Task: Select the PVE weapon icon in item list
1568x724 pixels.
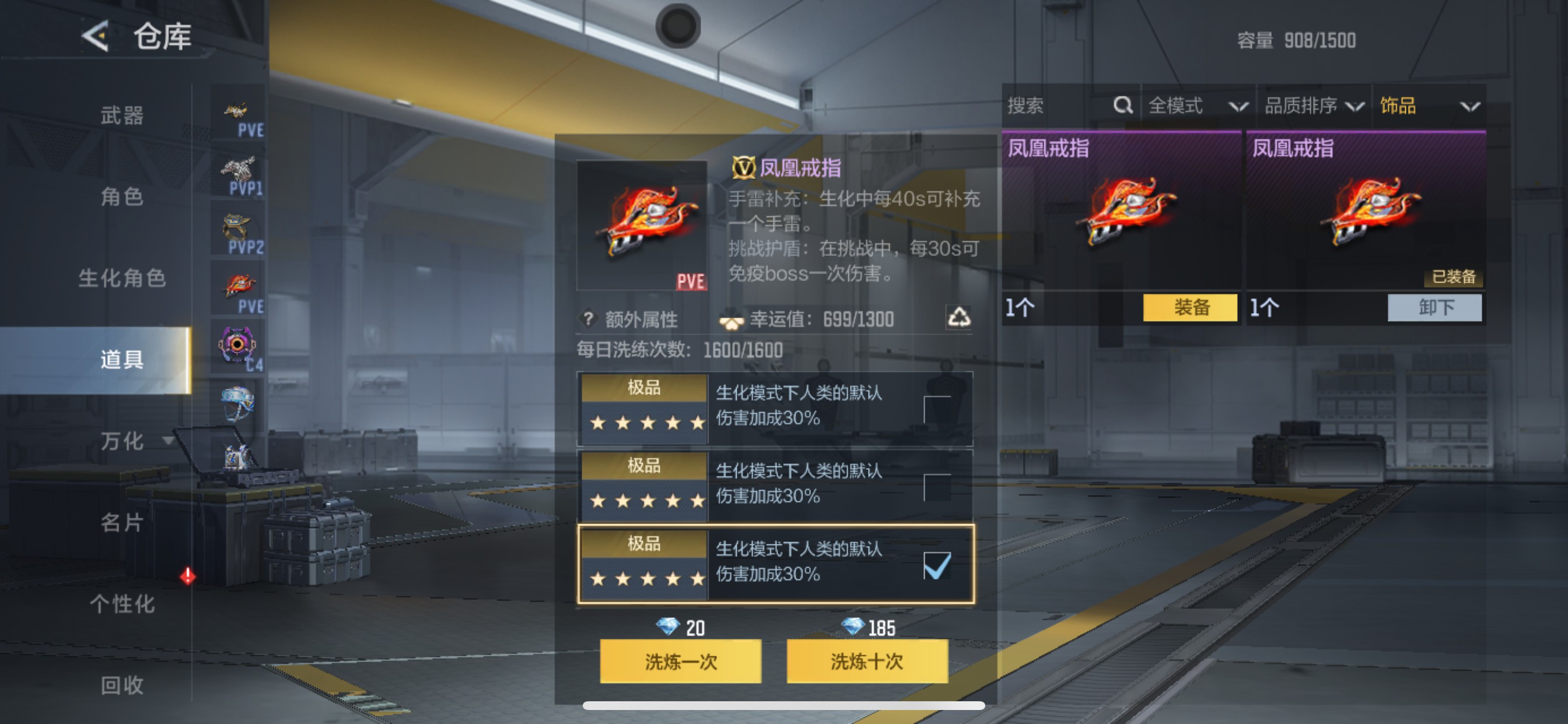Action: click(x=237, y=110)
